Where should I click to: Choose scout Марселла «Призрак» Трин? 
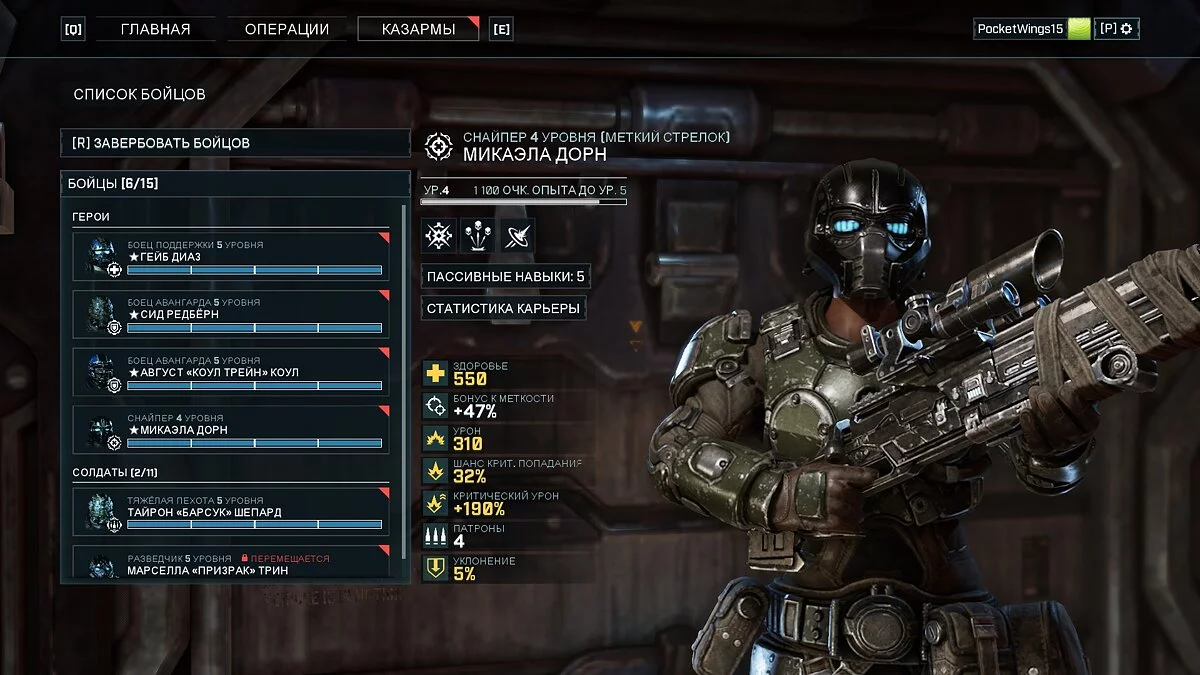tap(231, 563)
